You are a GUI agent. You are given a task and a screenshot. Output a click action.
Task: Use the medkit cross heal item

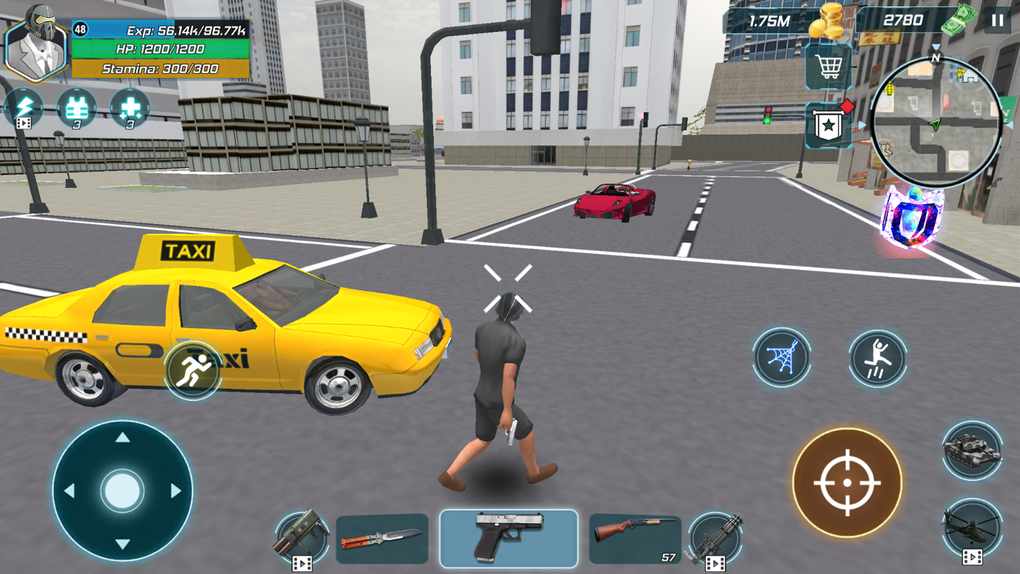[x=129, y=107]
